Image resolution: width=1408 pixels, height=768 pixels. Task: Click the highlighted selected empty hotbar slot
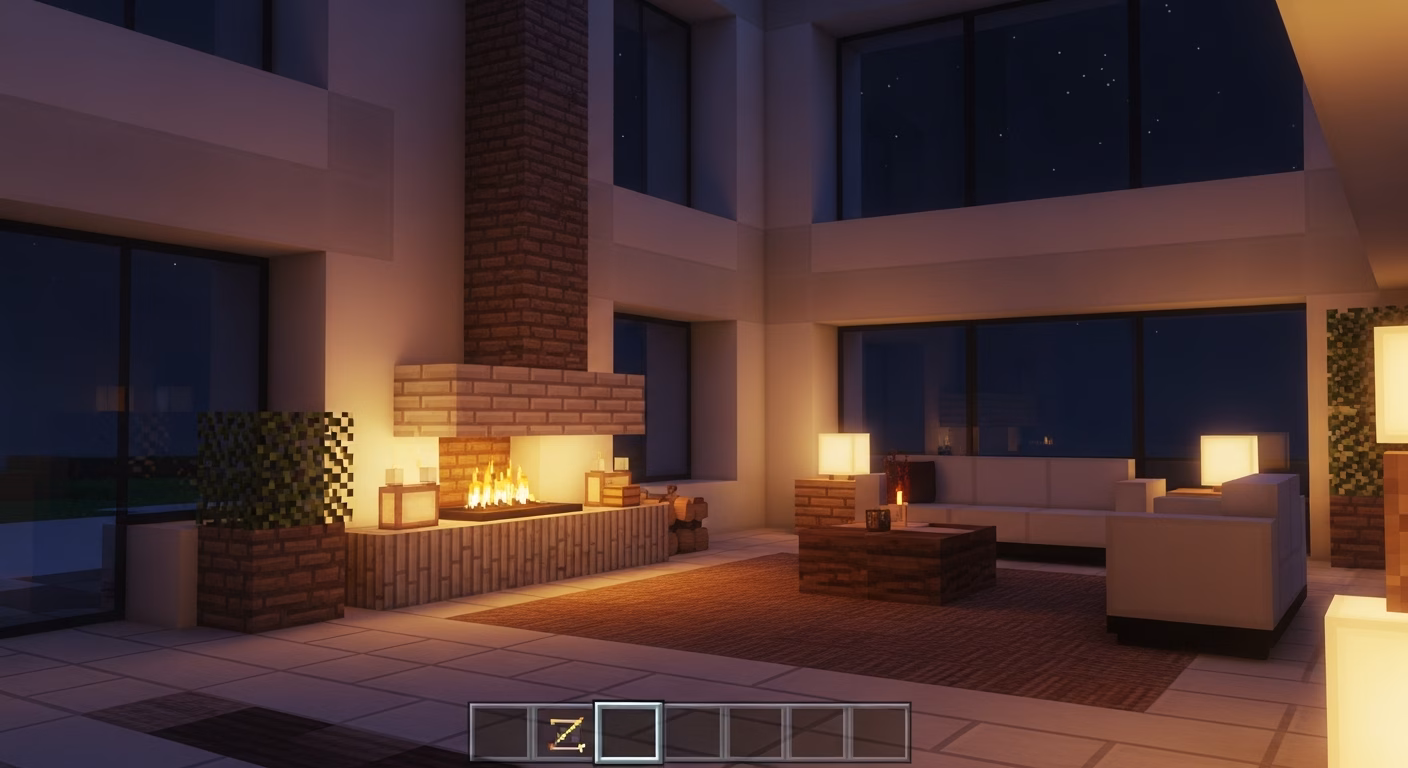[628, 733]
